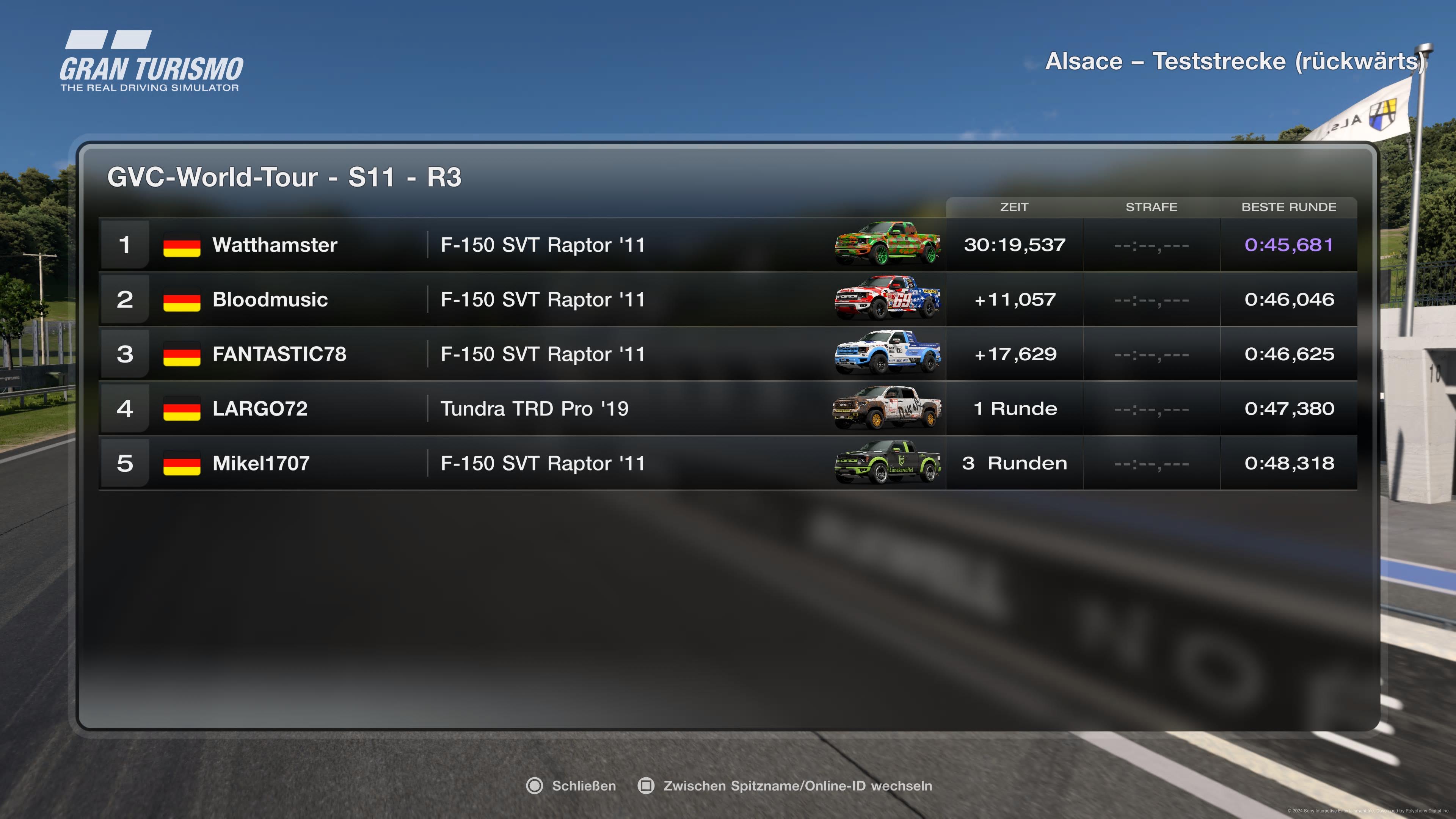
Task: Click the stars-and-stripes number 69 truck thumbnail
Action: 887,298
